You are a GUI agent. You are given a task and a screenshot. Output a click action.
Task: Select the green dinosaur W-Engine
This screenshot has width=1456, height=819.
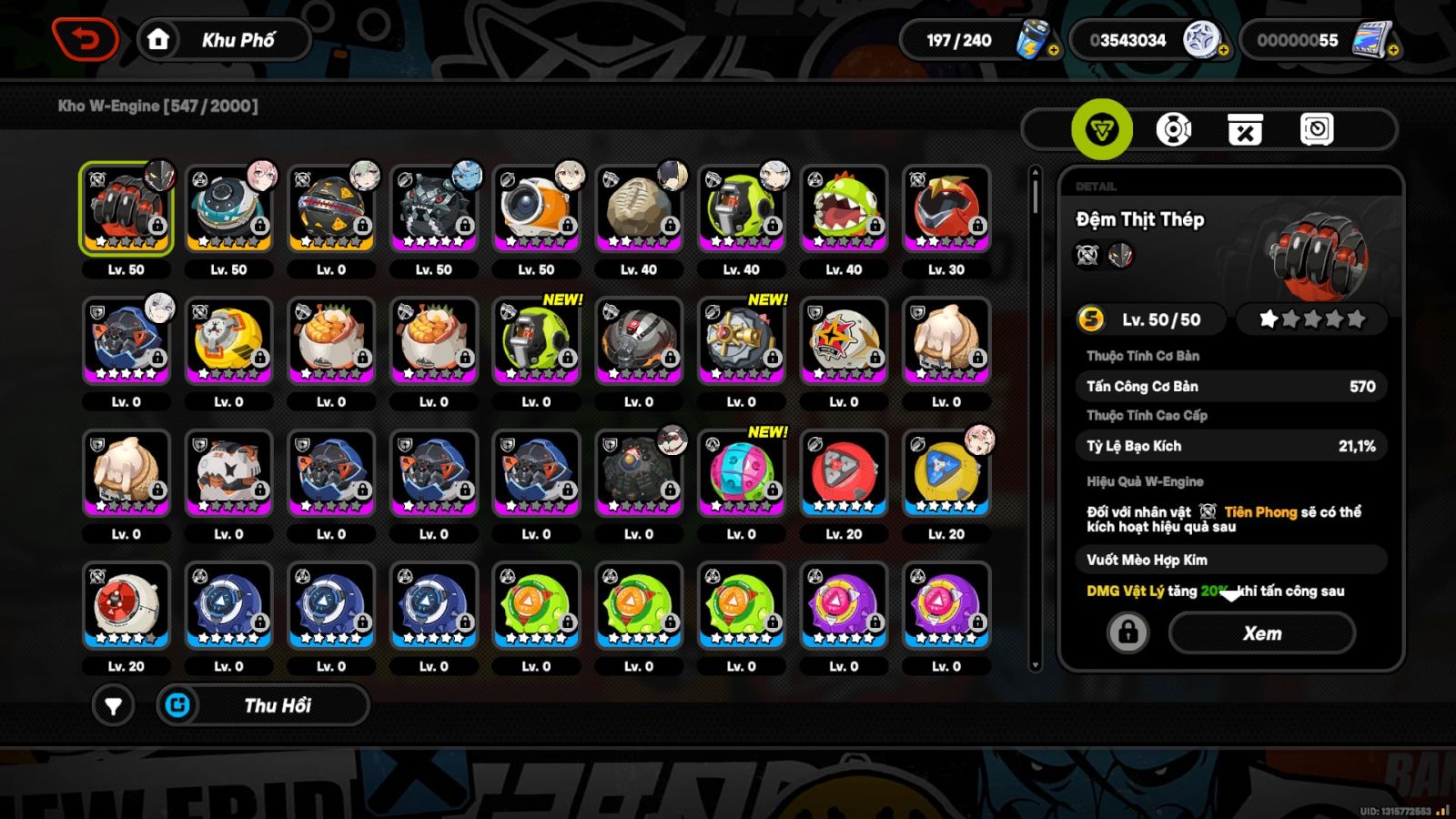coord(844,208)
